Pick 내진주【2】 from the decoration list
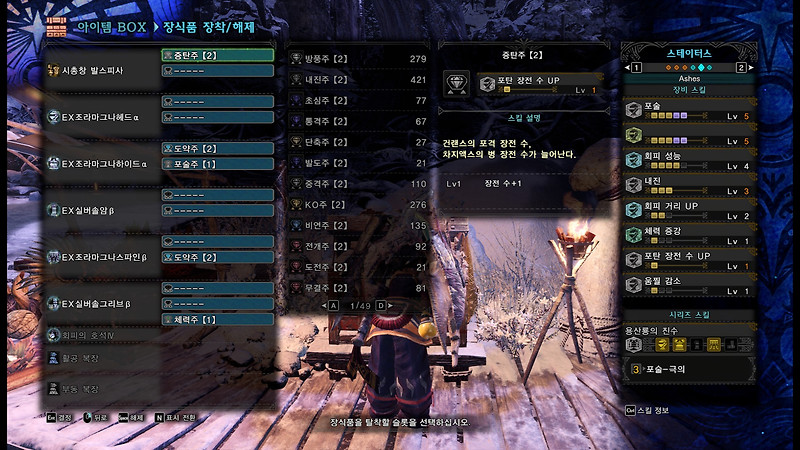This screenshot has height=450, width=800. [x=359, y=80]
